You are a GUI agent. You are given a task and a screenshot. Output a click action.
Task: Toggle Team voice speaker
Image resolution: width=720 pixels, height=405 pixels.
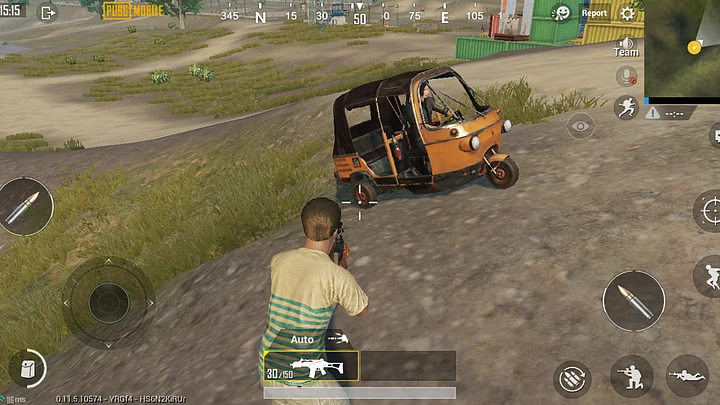coord(626,45)
